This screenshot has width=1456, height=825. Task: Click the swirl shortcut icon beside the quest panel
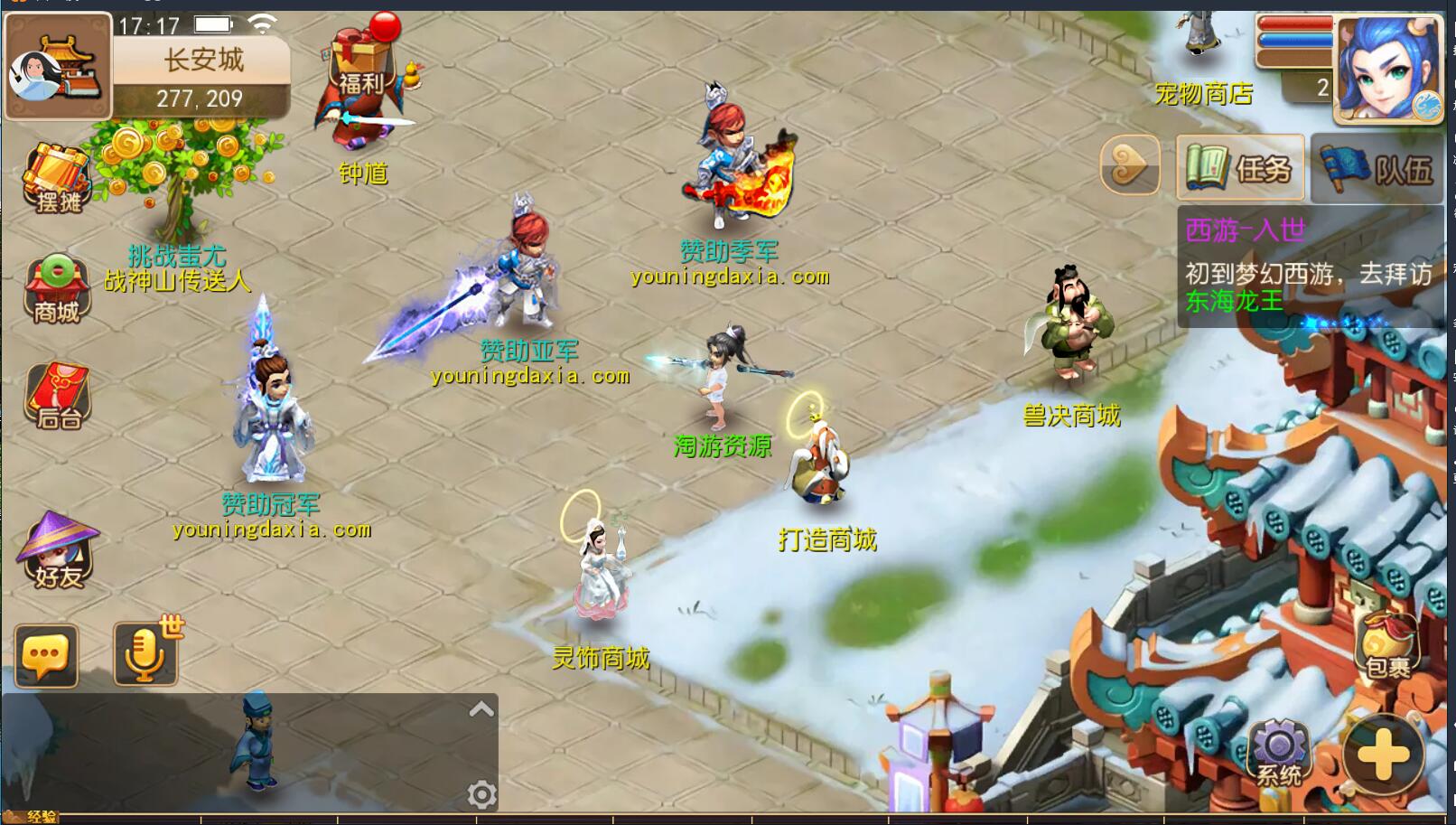(x=1132, y=166)
